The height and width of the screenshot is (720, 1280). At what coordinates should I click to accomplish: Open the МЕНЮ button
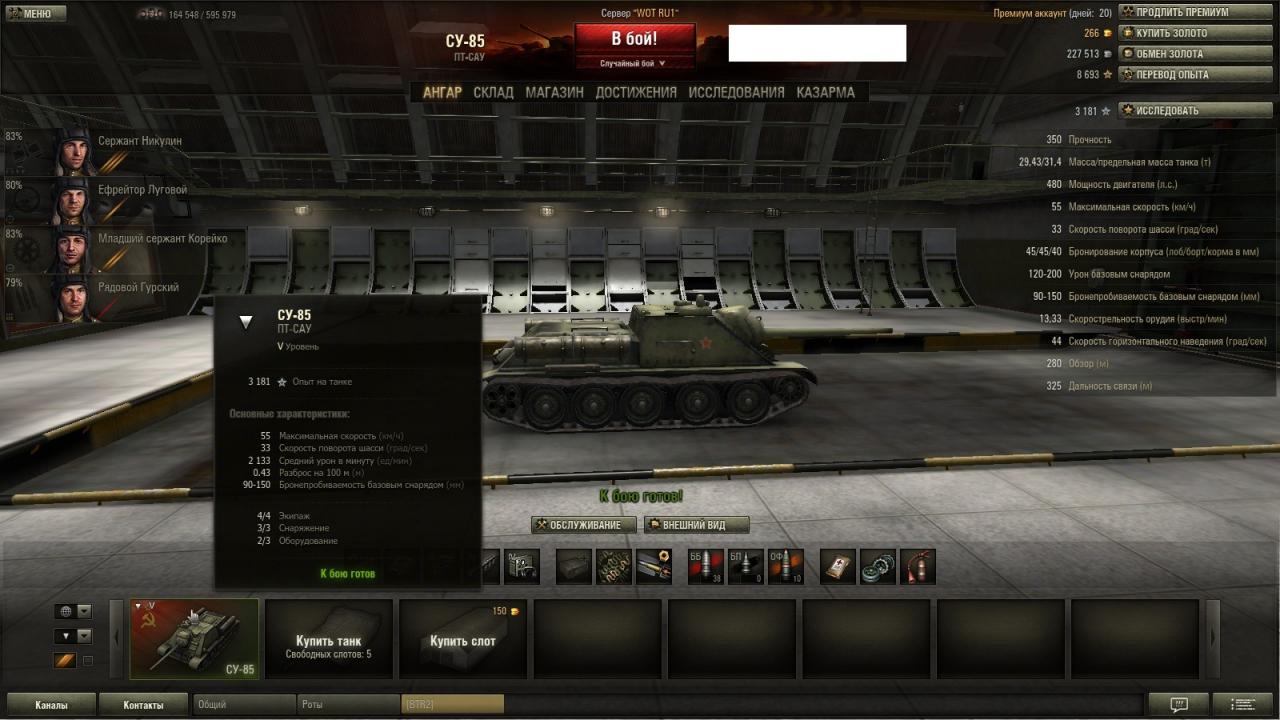(x=36, y=14)
